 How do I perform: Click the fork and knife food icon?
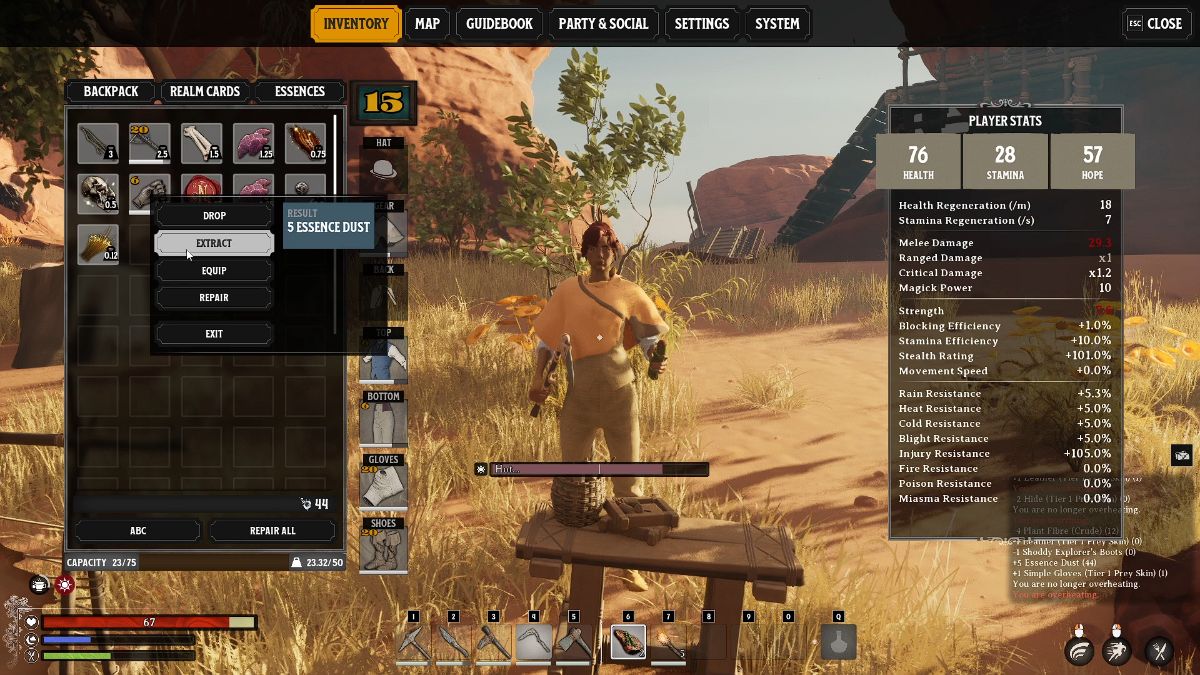(x=1159, y=651)
